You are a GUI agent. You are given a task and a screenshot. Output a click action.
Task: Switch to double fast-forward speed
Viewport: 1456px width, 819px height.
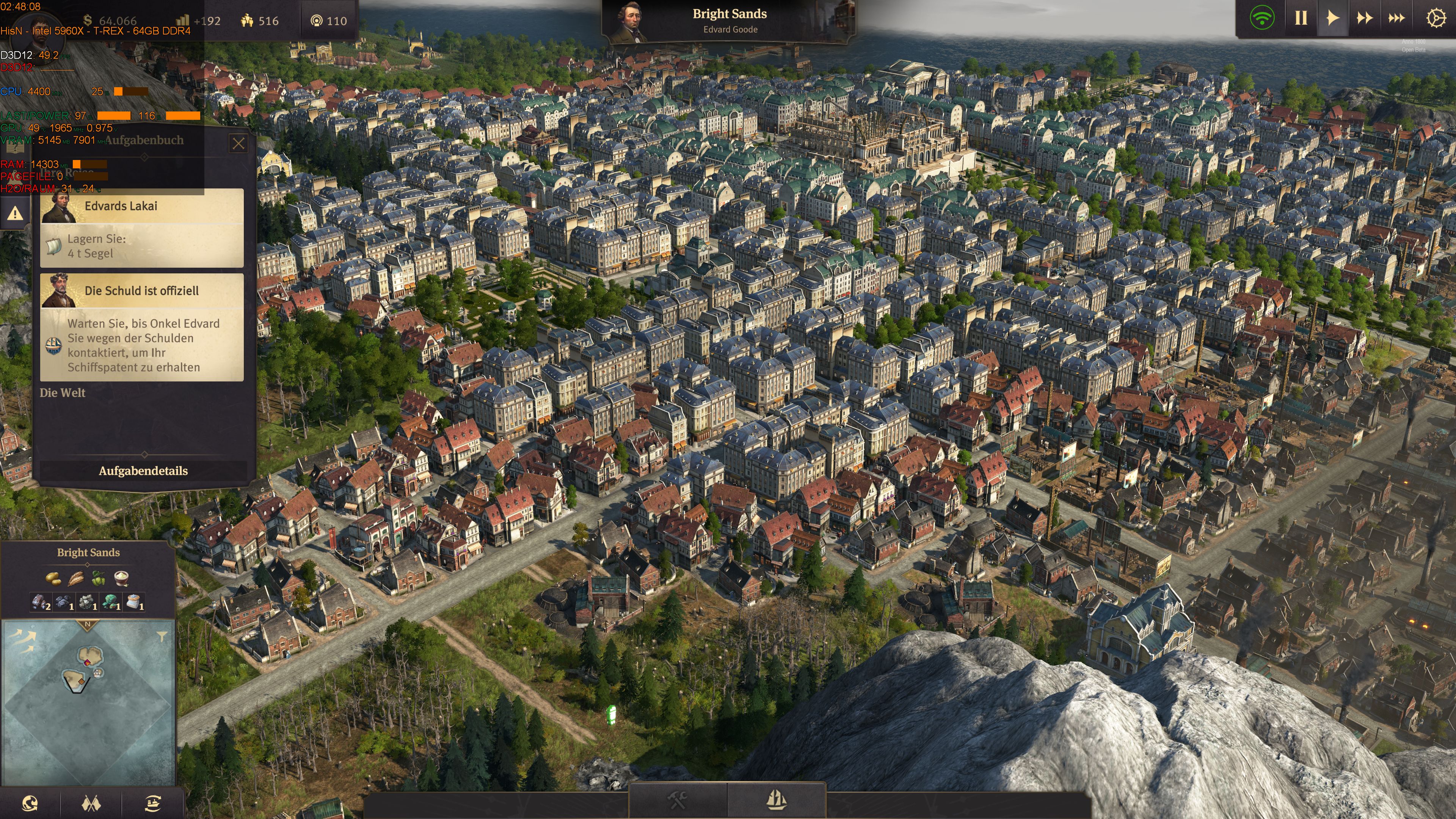pos(1365,19)
